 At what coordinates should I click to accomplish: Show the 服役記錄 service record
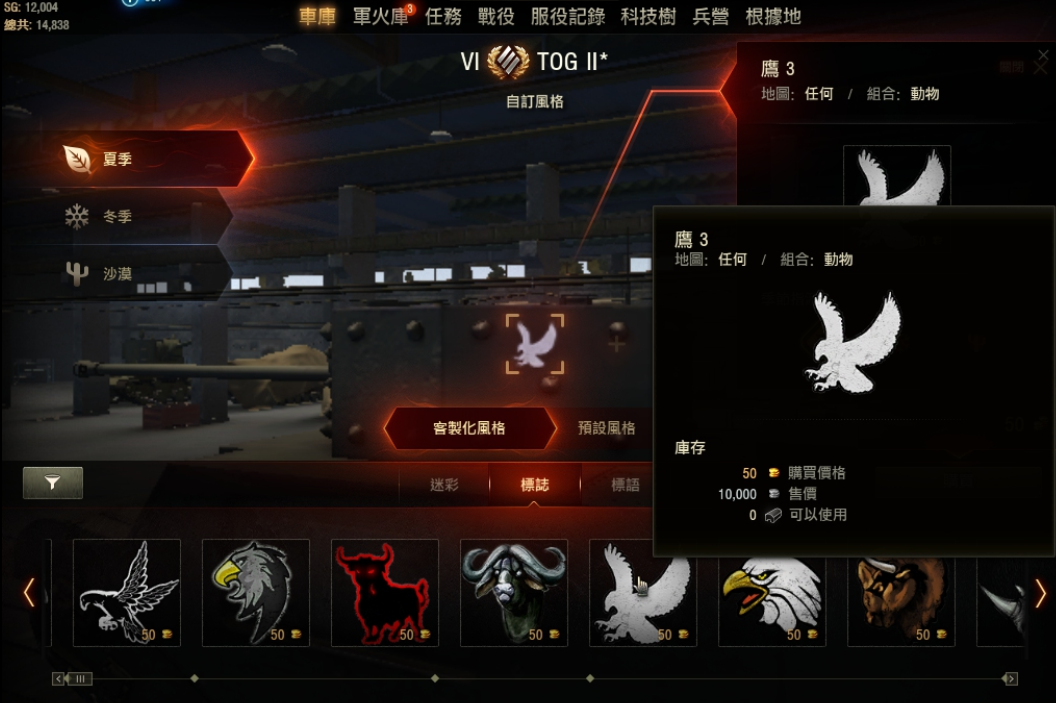tap(567, 17)
